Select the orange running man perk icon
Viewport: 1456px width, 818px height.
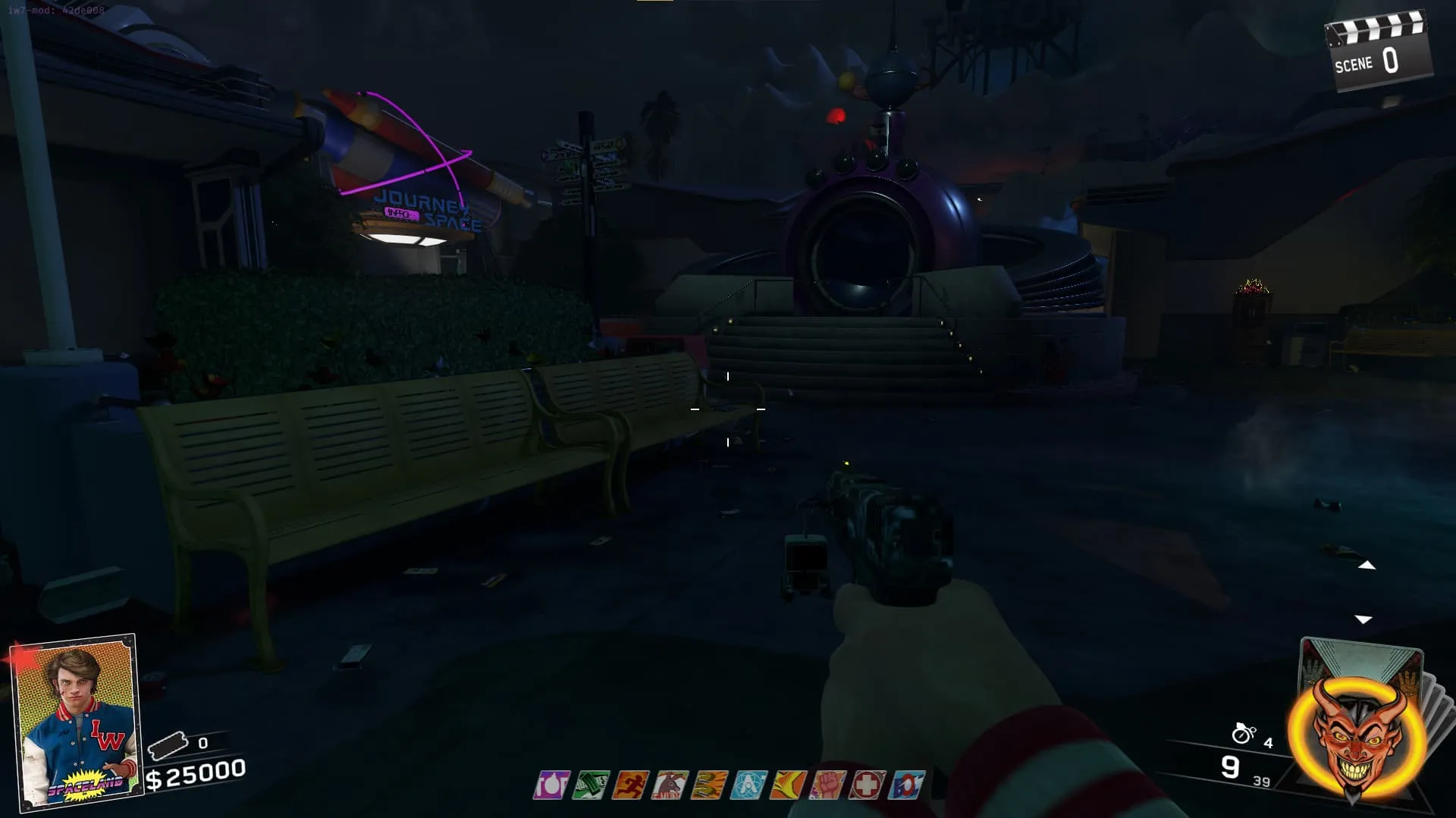pos(630,785)
